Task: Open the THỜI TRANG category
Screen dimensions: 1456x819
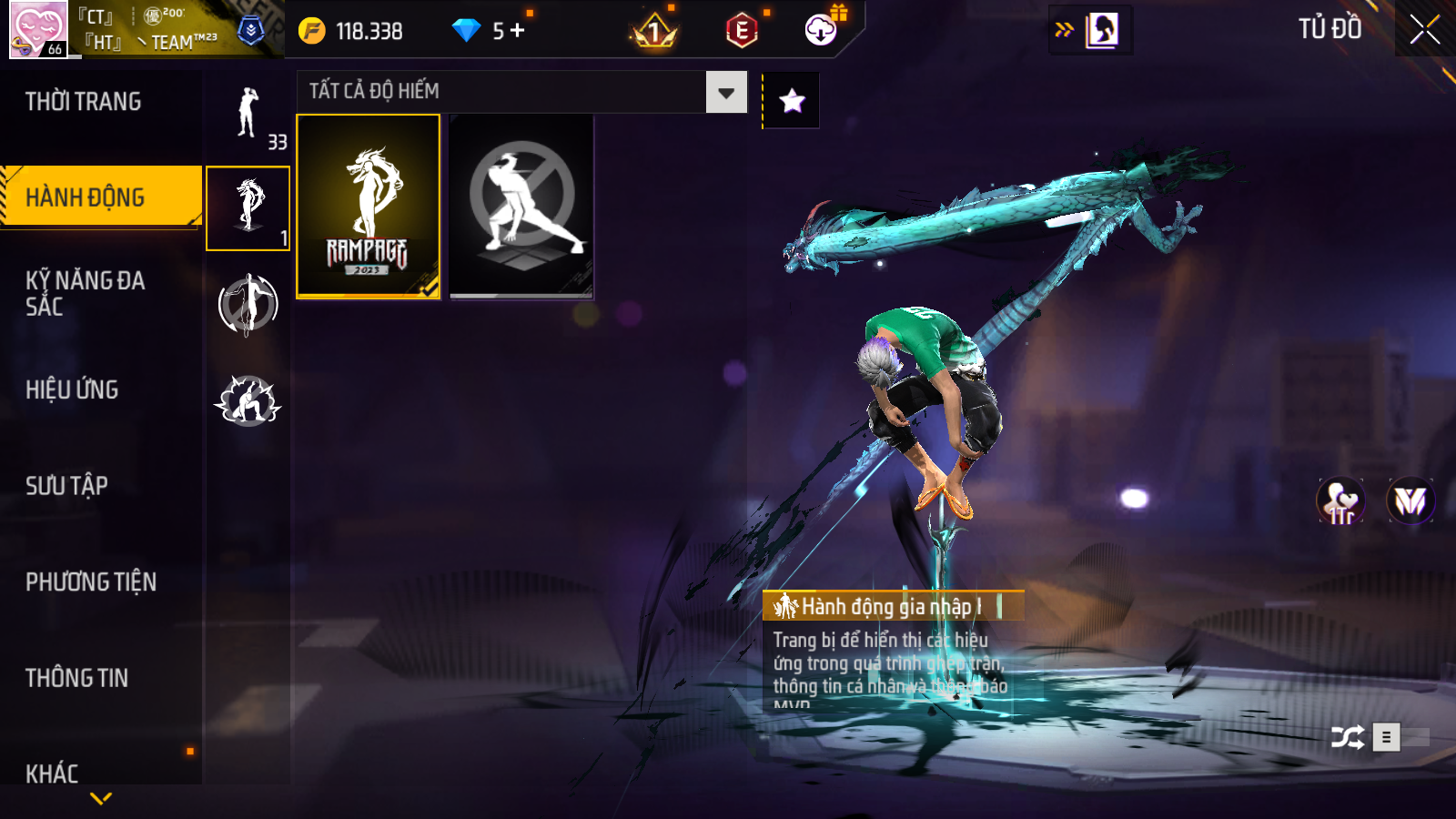Action: pyautogui.click(x=84, y=102)
